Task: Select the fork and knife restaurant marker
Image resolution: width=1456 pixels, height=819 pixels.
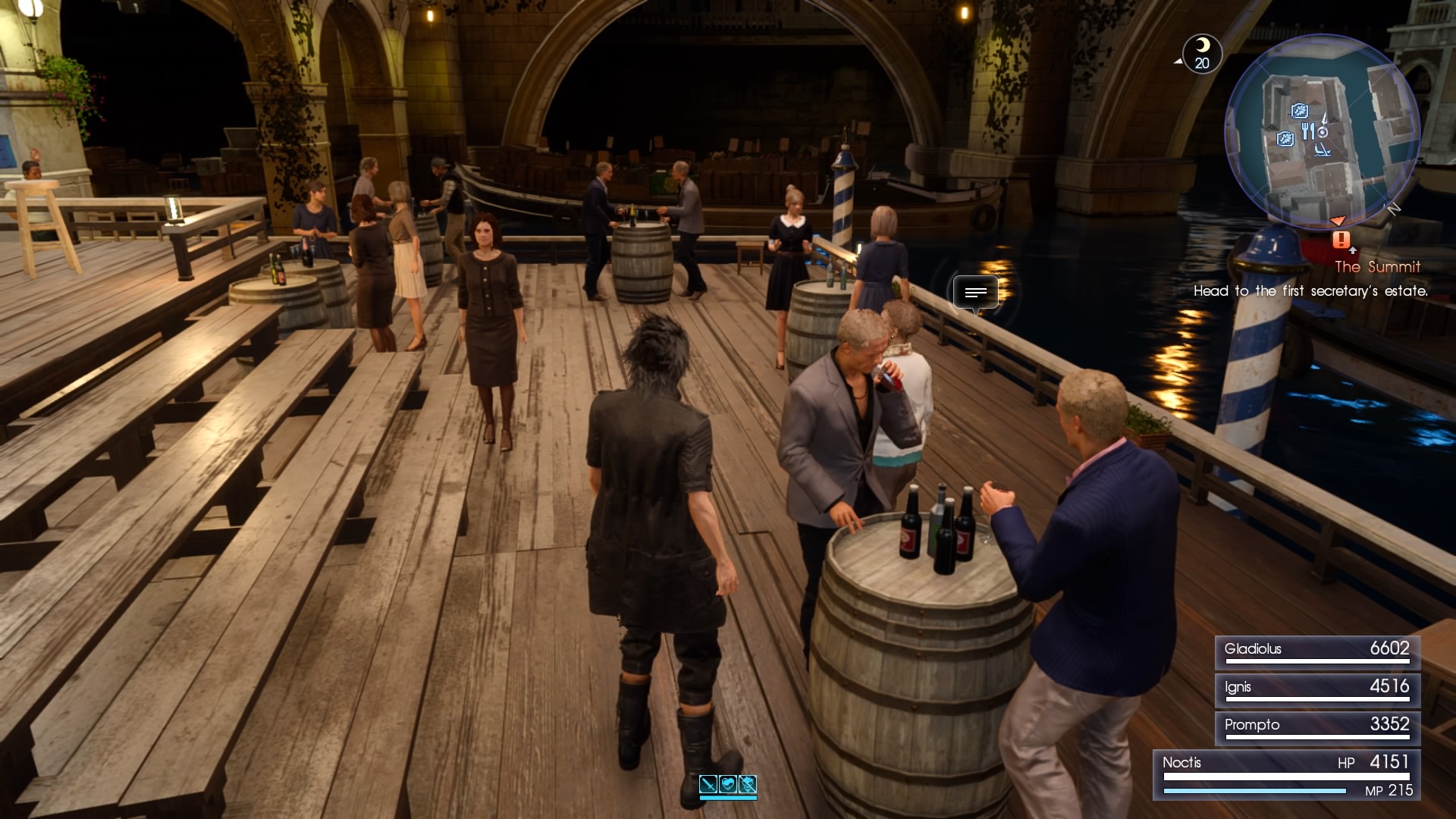Action: tap(1307, 132)
